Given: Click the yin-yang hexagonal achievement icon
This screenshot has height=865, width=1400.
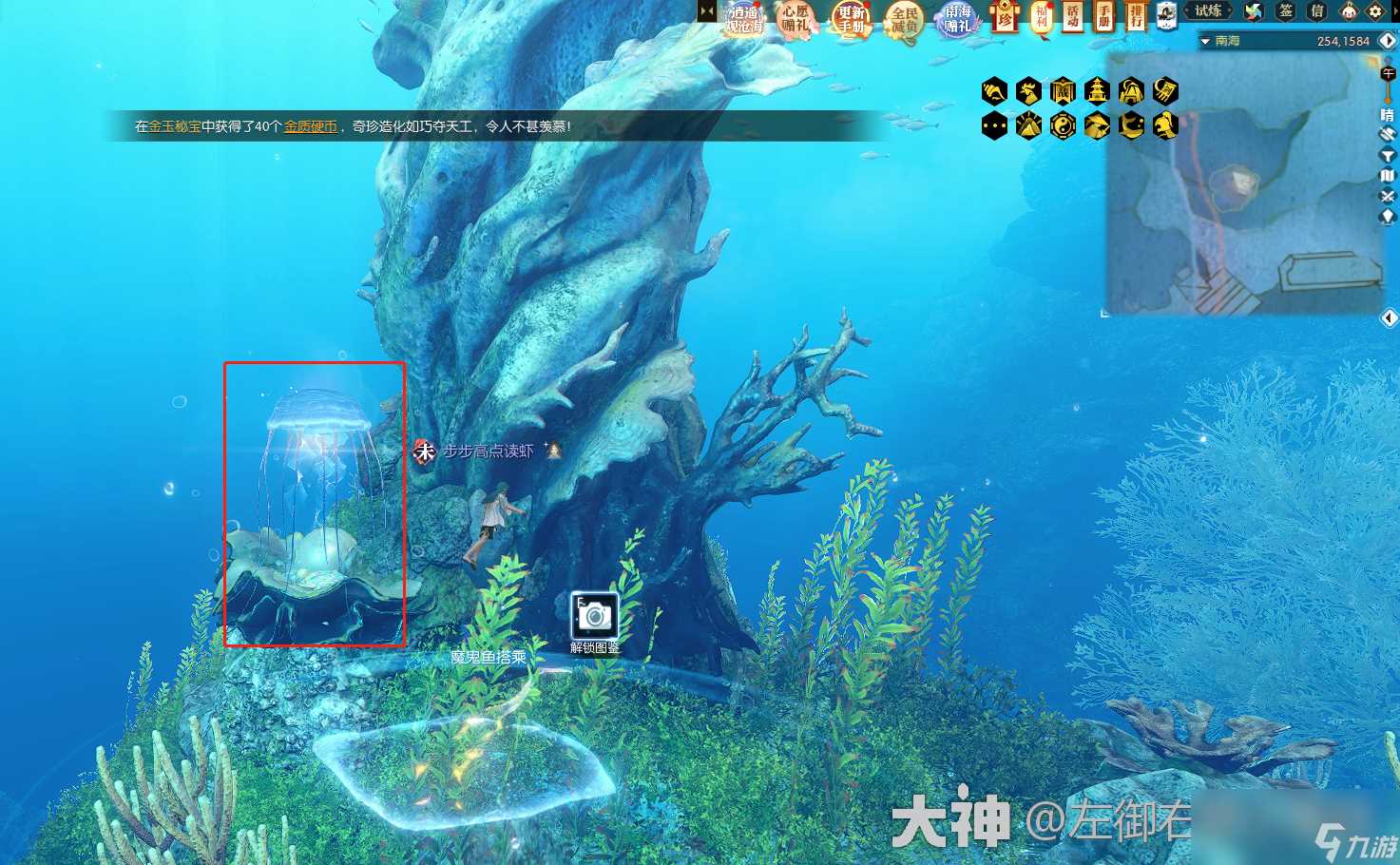Looking at the screenshot, I should click(x=1062, y=125).
